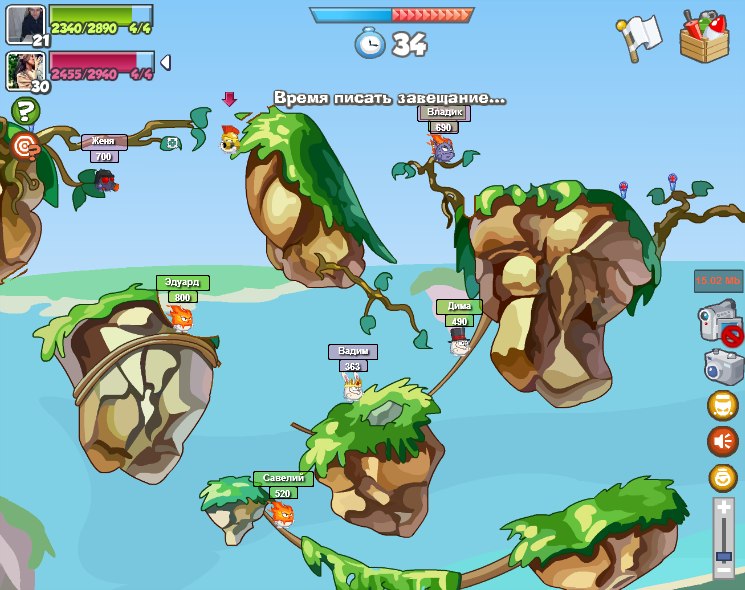
Task: Click the yellow round button above the speaker
Action: [x=722, y=405]
